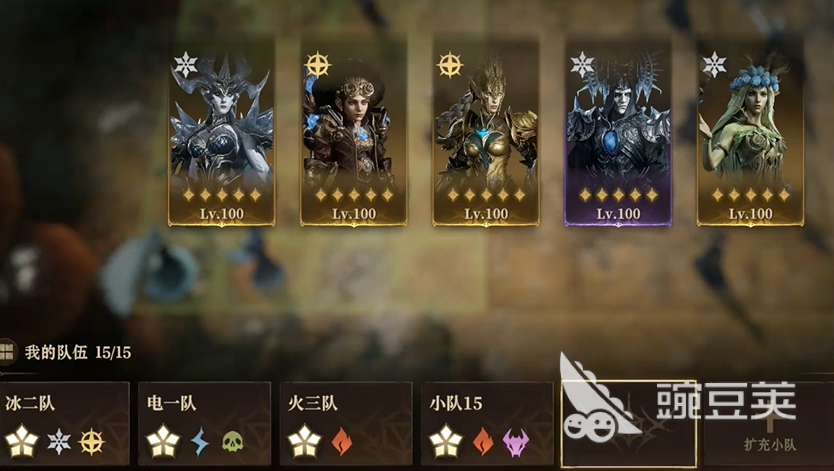Switch to the 冰二队 team
The image size is (834, 471).
(64, 425)
